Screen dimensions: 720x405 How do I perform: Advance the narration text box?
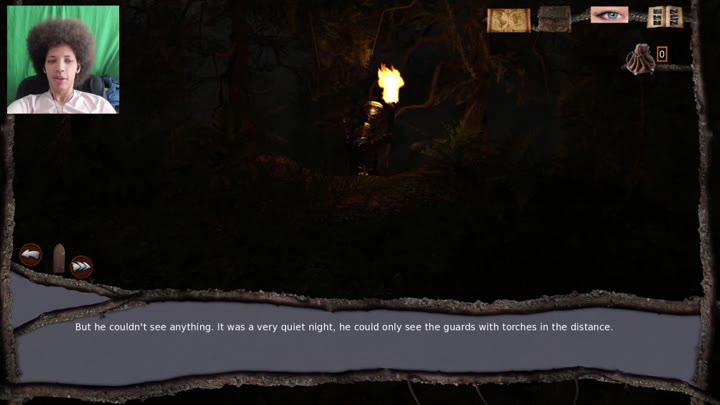coord(343,327)
